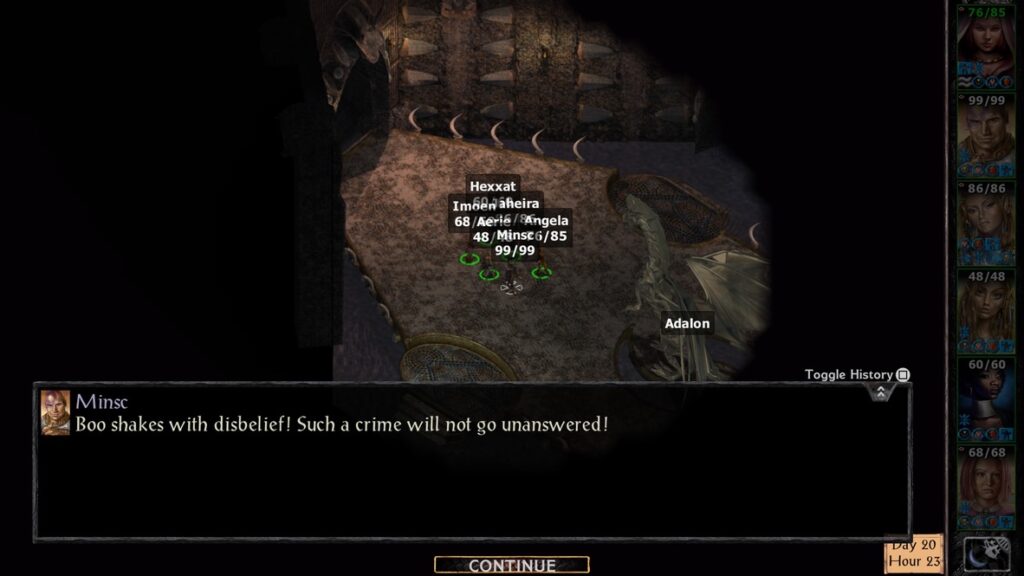Expand the dialogue box with the chevron handle
The image size is (1024, 576).
pyautogui.click(x=880, y=392)
